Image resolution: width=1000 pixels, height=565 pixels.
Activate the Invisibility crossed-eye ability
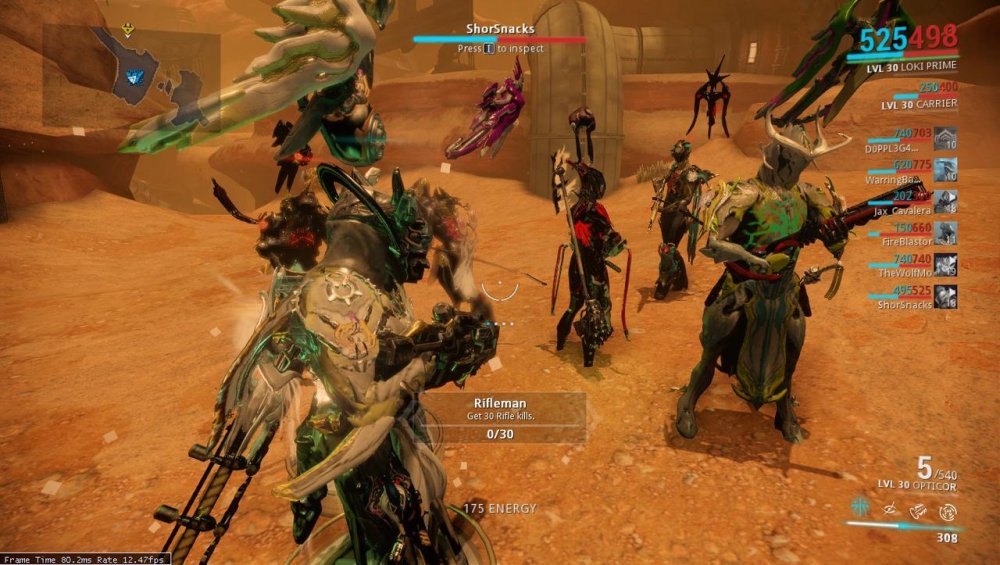[888, 509]
